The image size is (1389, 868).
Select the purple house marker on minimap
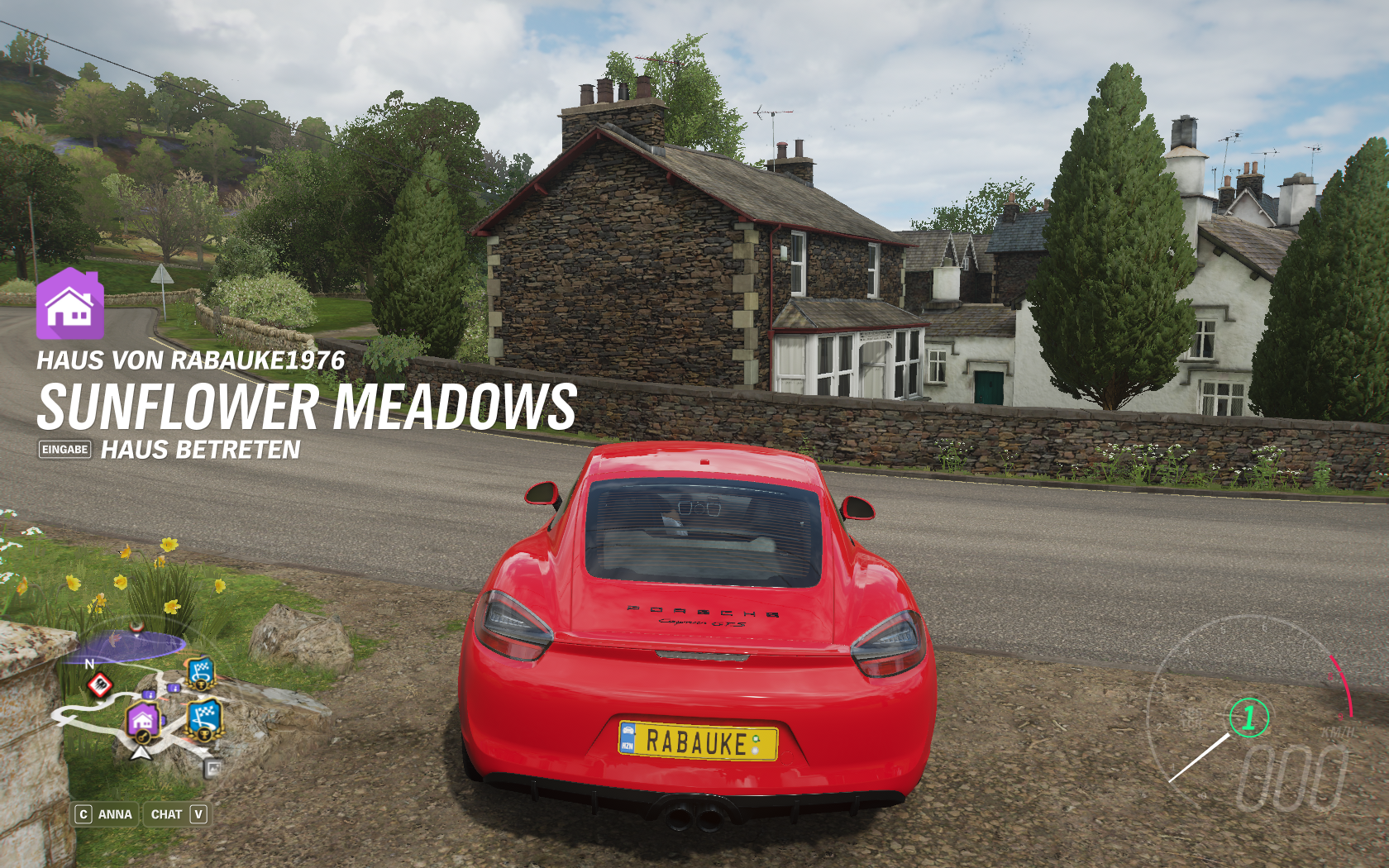pos(142,720)
